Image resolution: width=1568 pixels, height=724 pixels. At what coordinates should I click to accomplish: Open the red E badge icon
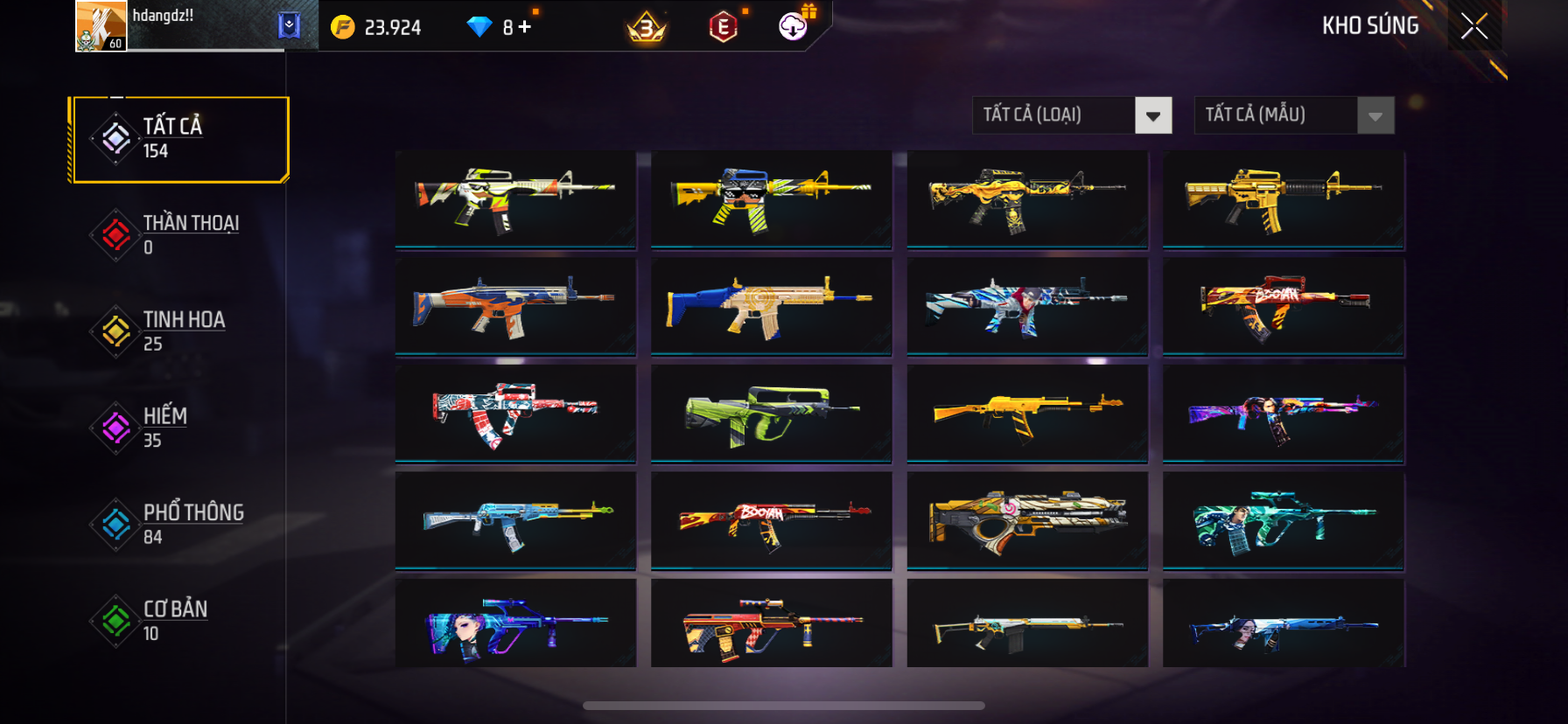pyautogui.click(x=723, y=28)
